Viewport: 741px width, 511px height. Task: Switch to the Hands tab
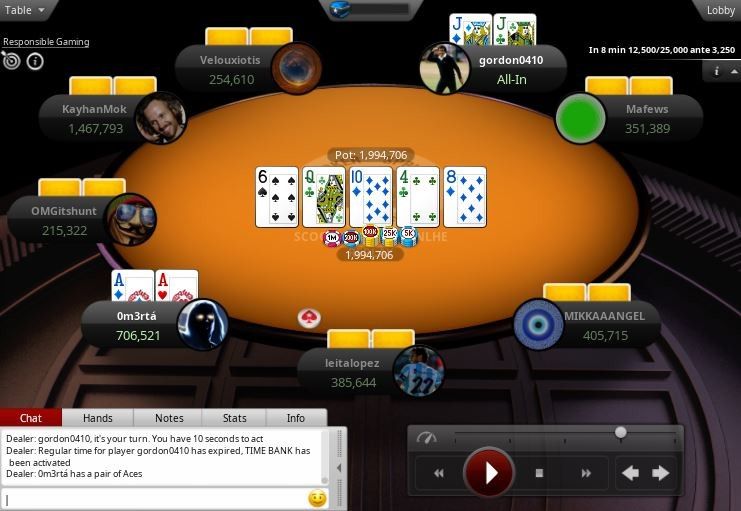pyautogui.click(x=98, y=418)
